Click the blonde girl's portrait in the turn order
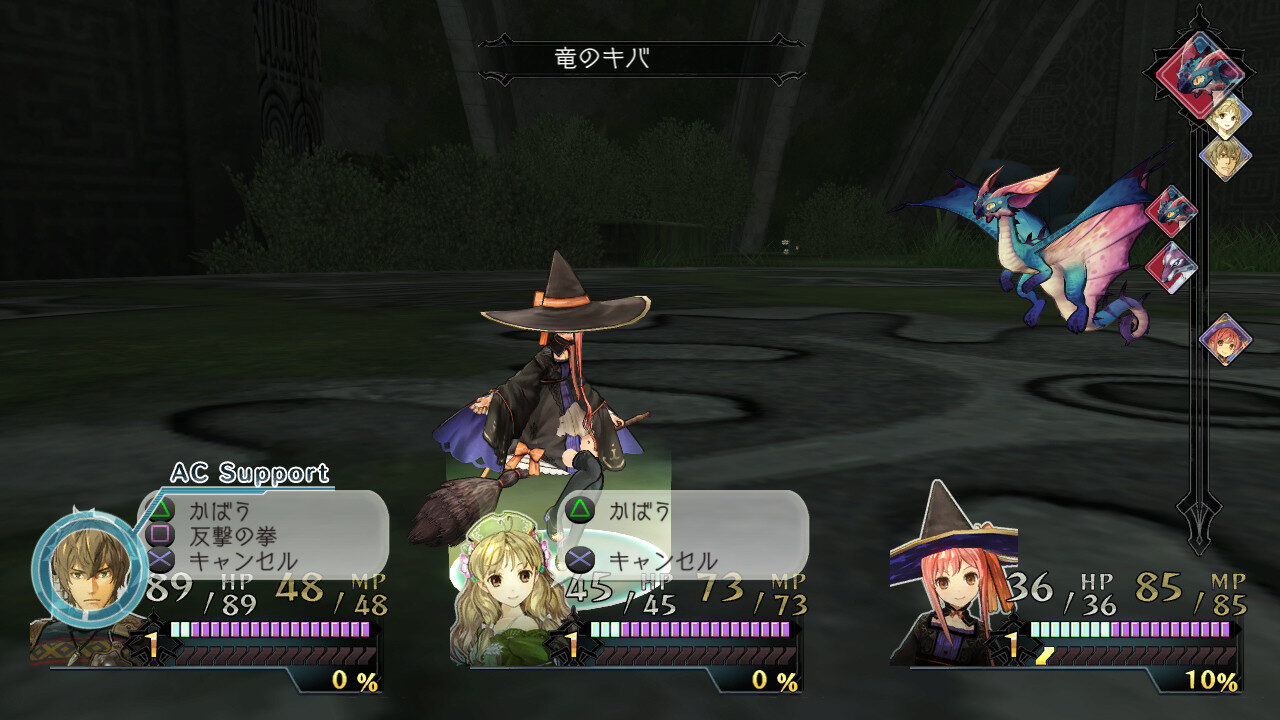The width and height of the screenshot is (1280, 720). tap(1229, 117)
